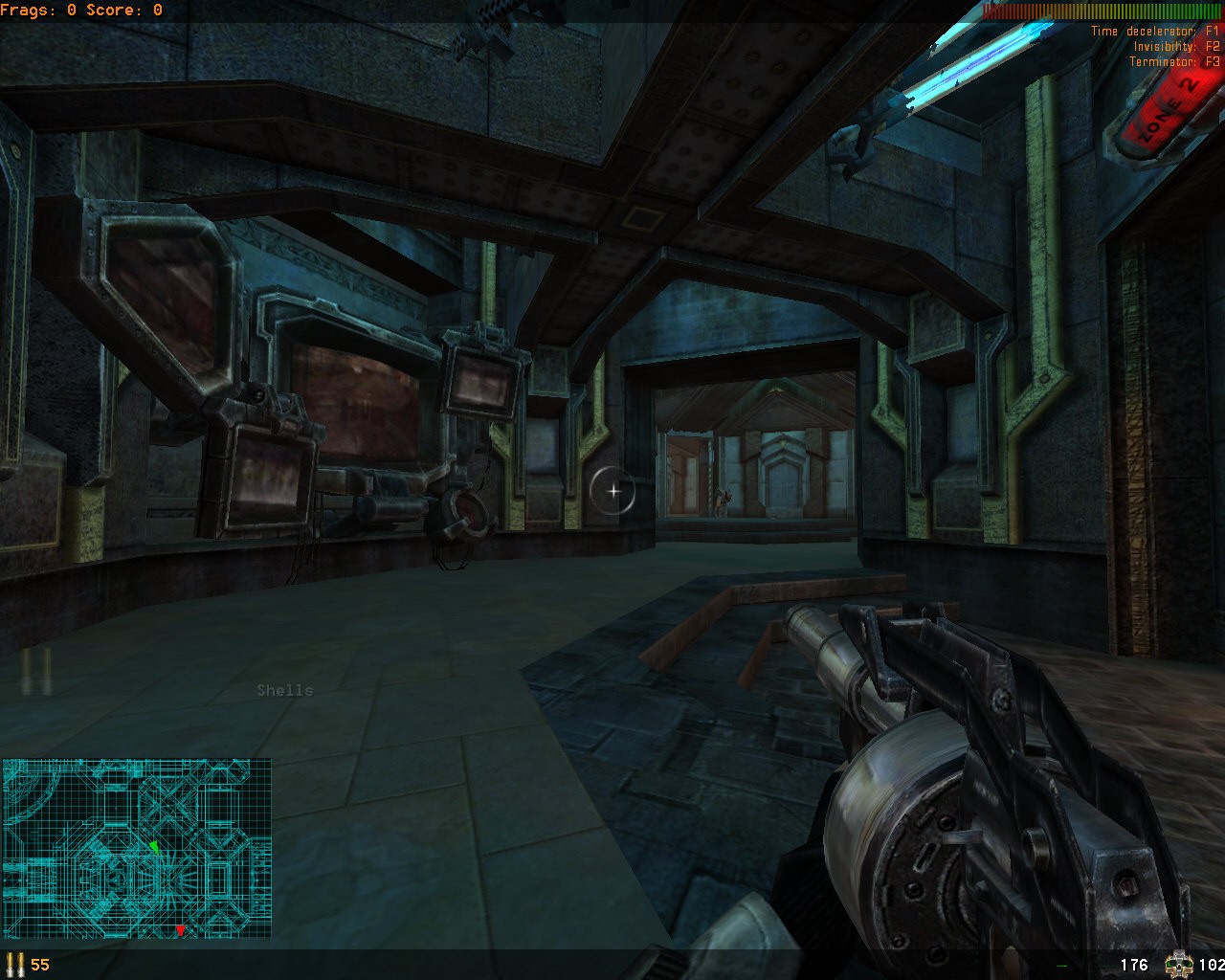
Task: Click the red arrow marker on the minimap
Action: 180,929
